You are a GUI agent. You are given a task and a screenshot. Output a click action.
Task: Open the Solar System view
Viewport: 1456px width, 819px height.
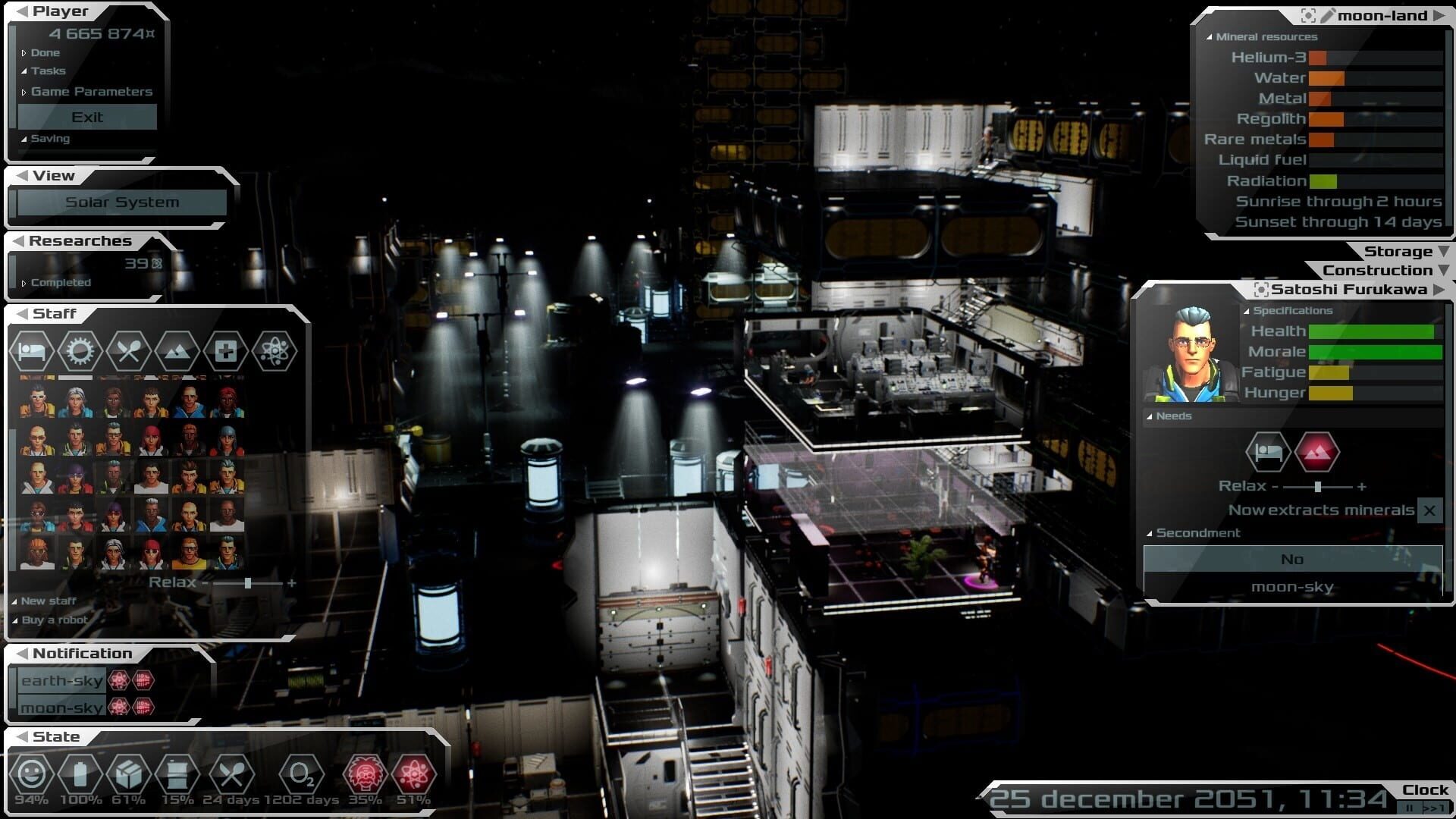point(122,202)
